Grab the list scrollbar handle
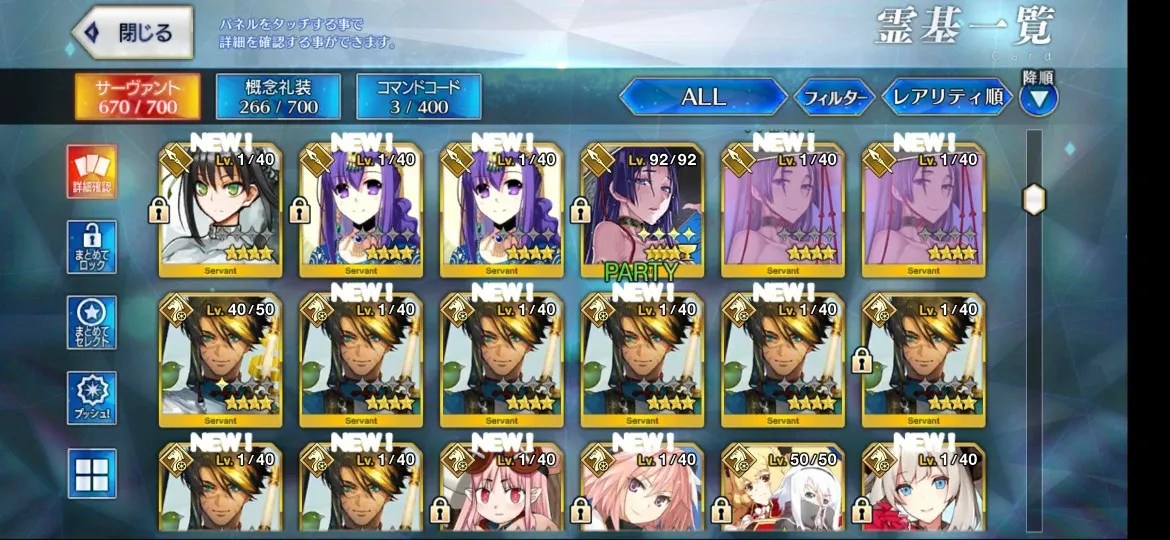The width and height of the screenshot is (1170, 540). coord(1034,199)
